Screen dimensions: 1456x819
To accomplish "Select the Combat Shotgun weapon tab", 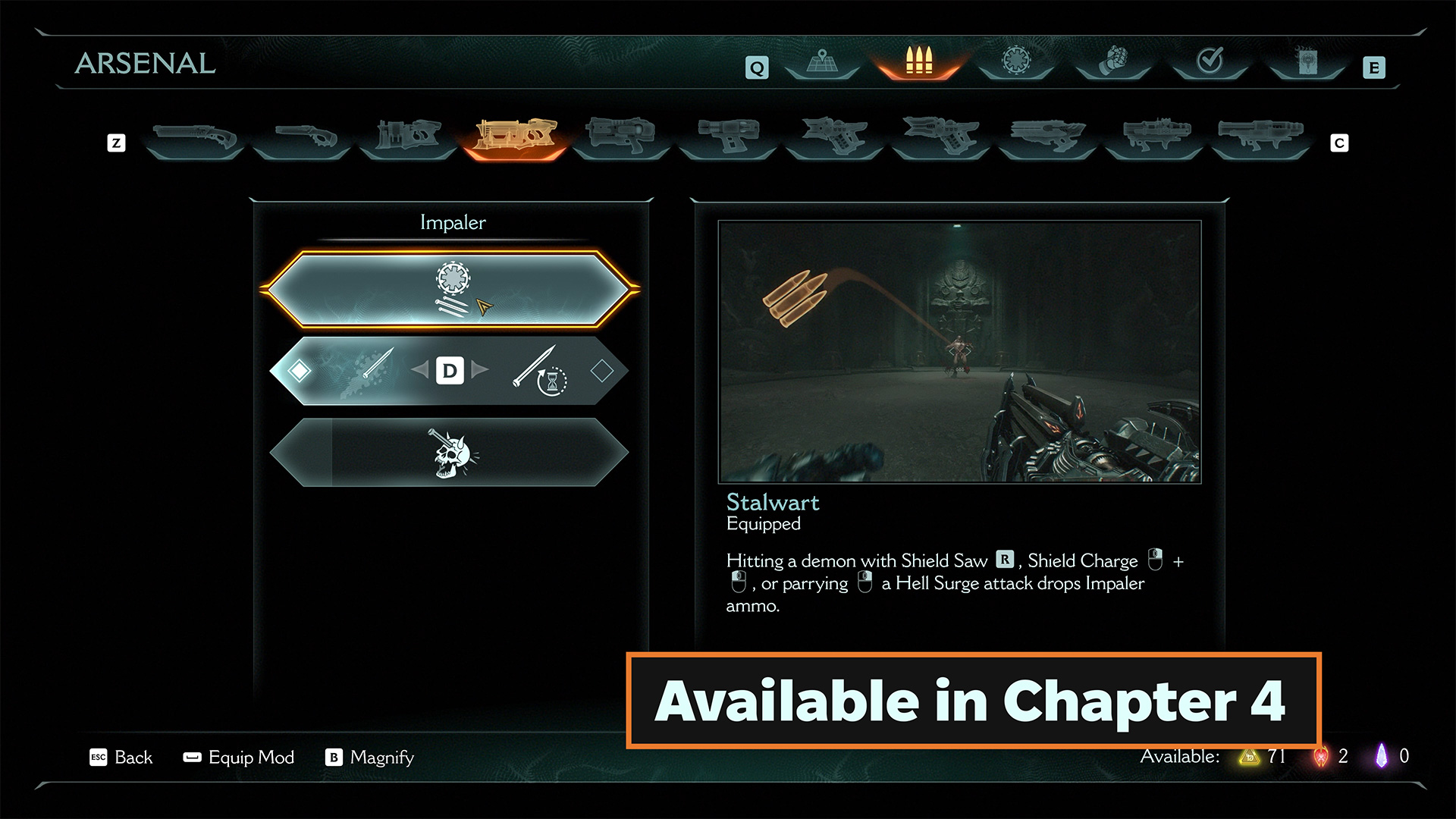I will click(x=194, y=138).
